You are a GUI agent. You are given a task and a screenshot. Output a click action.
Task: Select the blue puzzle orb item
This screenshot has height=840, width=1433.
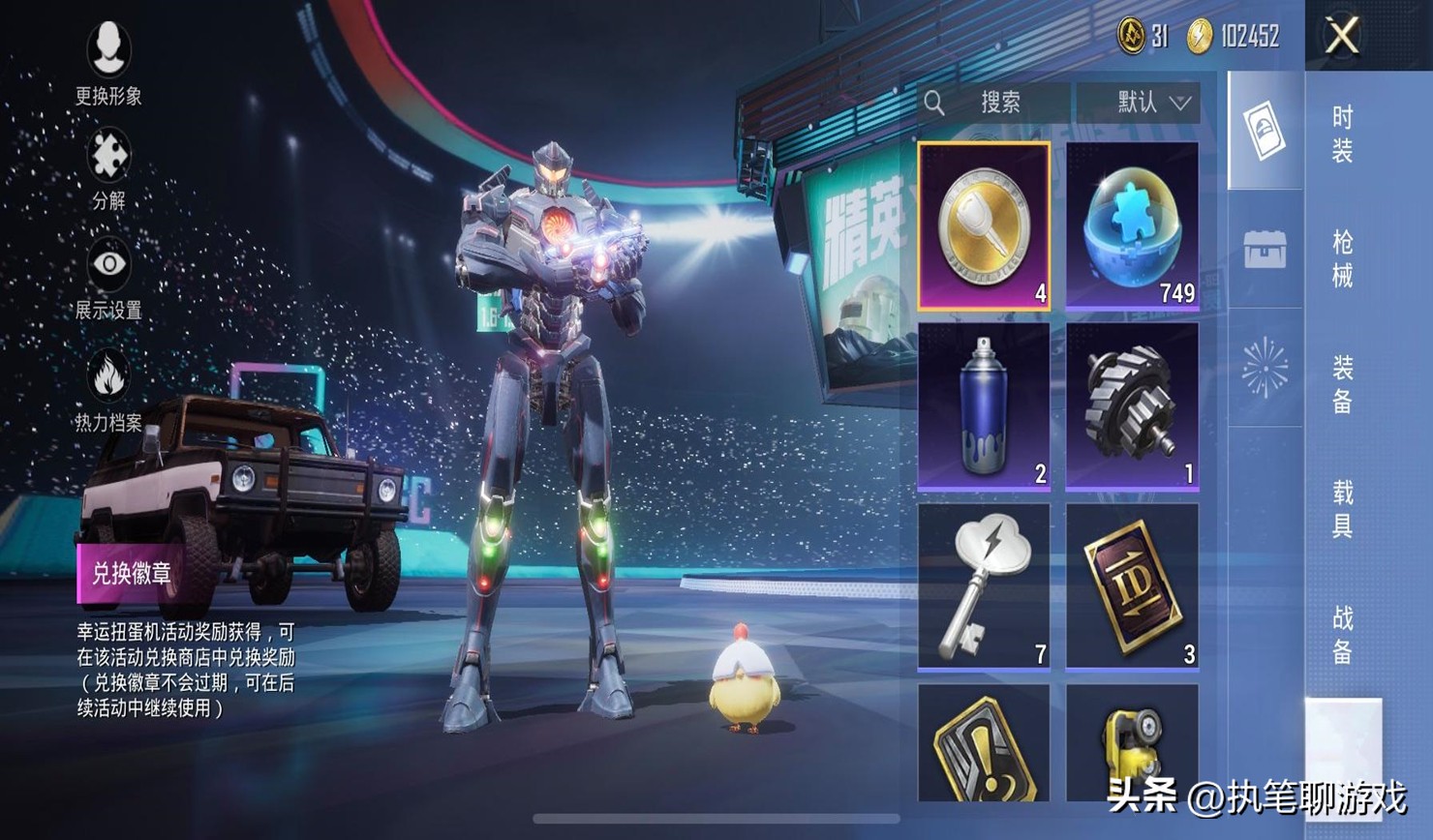[x=1132, y=226]
